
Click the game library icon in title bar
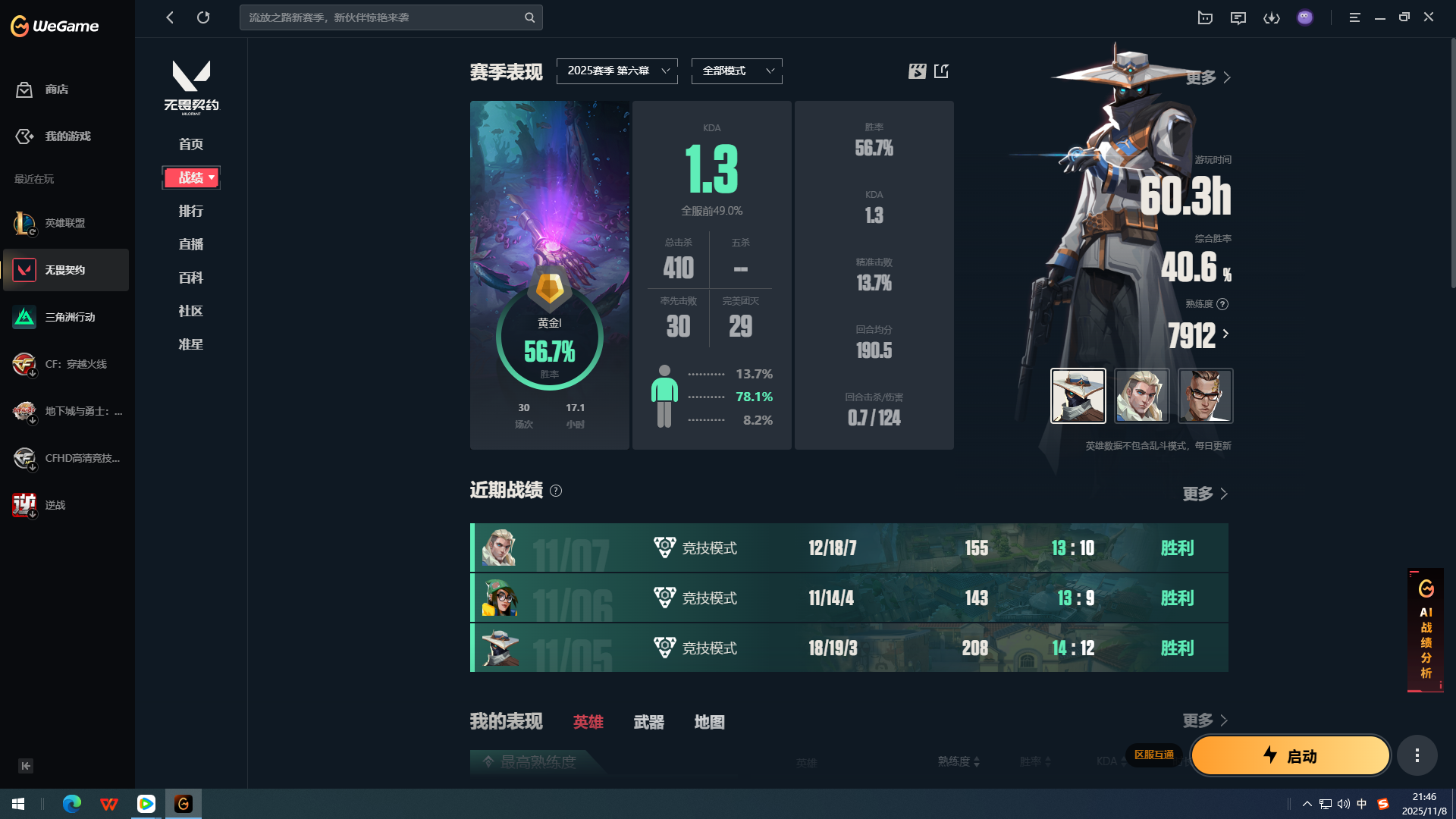1205,17
